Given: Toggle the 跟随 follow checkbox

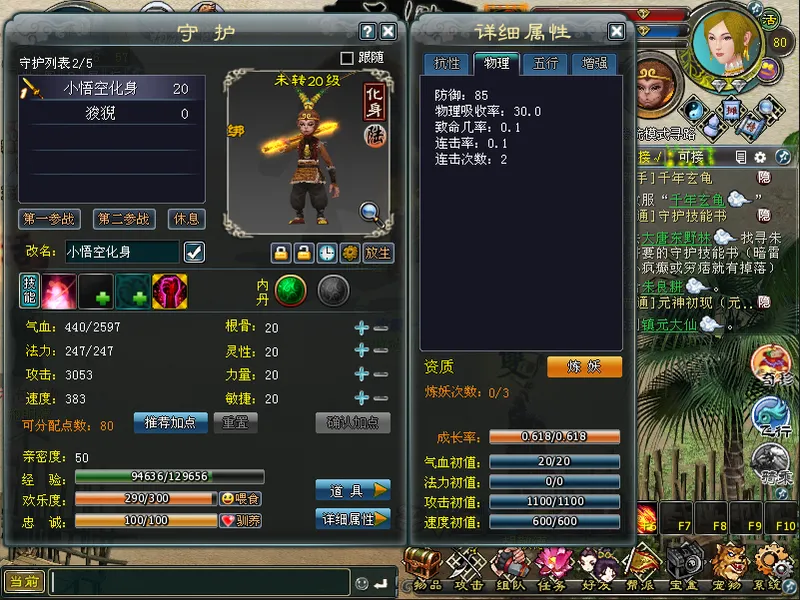Looking at the screenshot, I should pyautogui.click(x=348, y=59).
